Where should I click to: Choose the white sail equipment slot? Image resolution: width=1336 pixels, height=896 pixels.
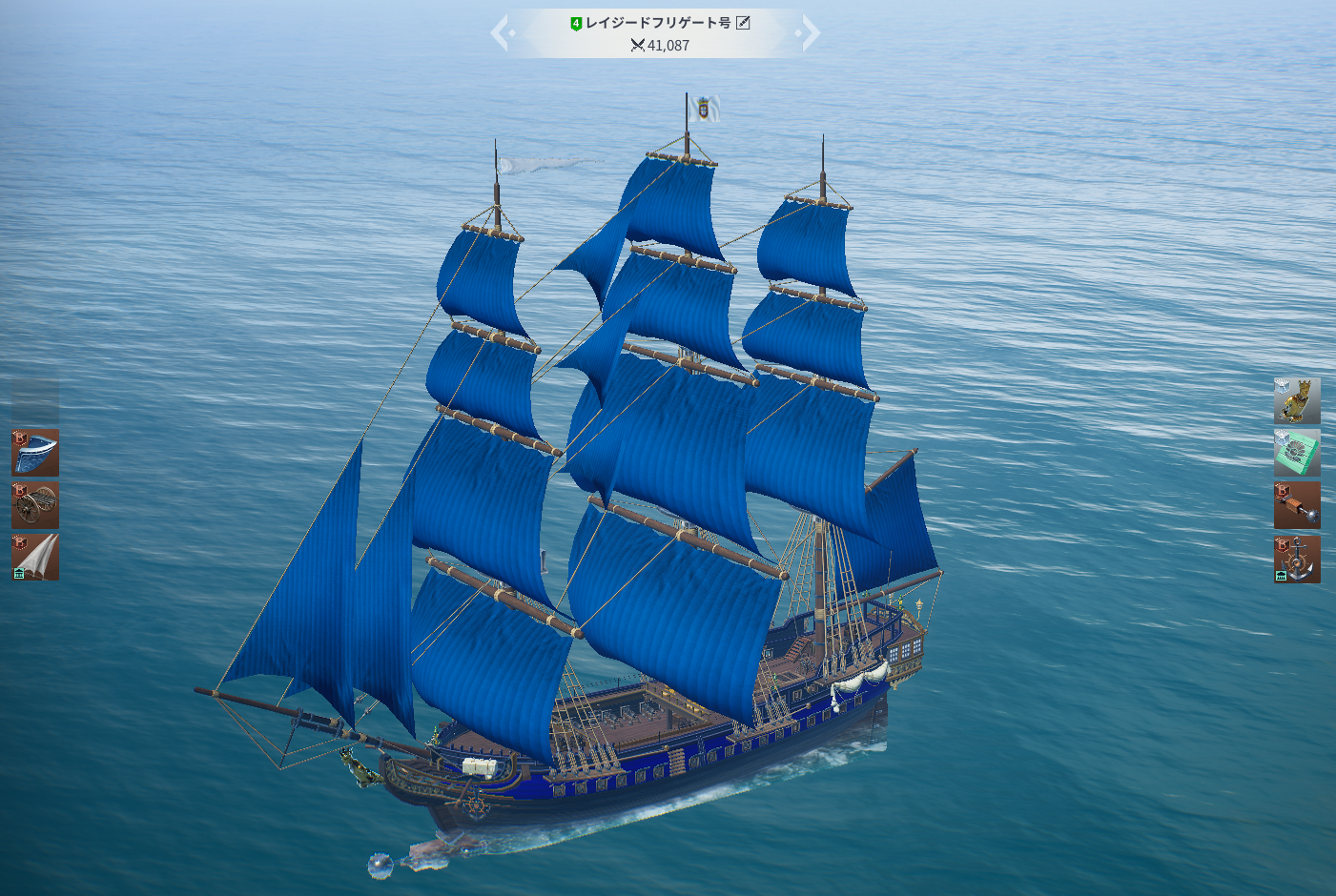click(x=35, y=558)
